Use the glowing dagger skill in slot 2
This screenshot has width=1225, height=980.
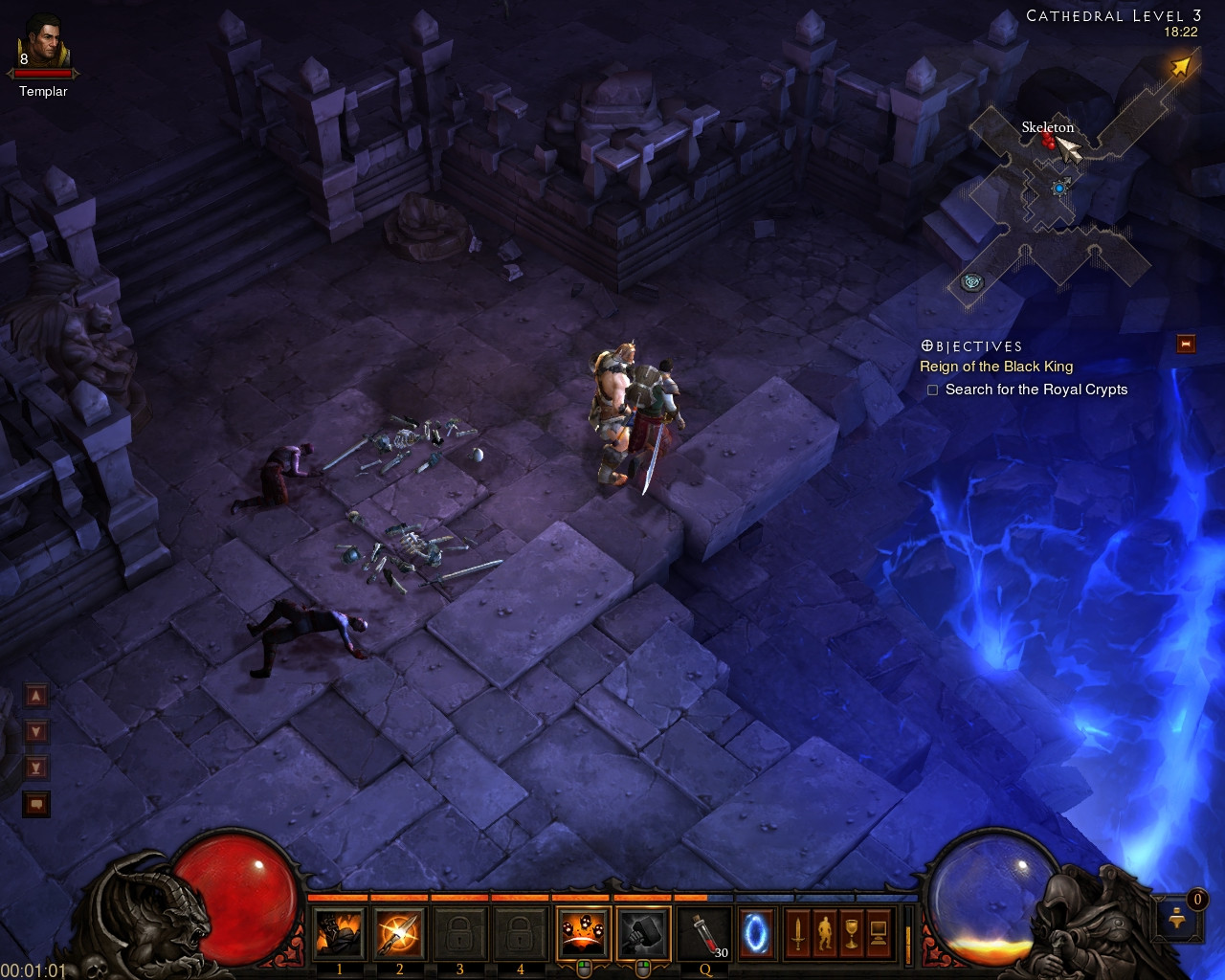399,933
